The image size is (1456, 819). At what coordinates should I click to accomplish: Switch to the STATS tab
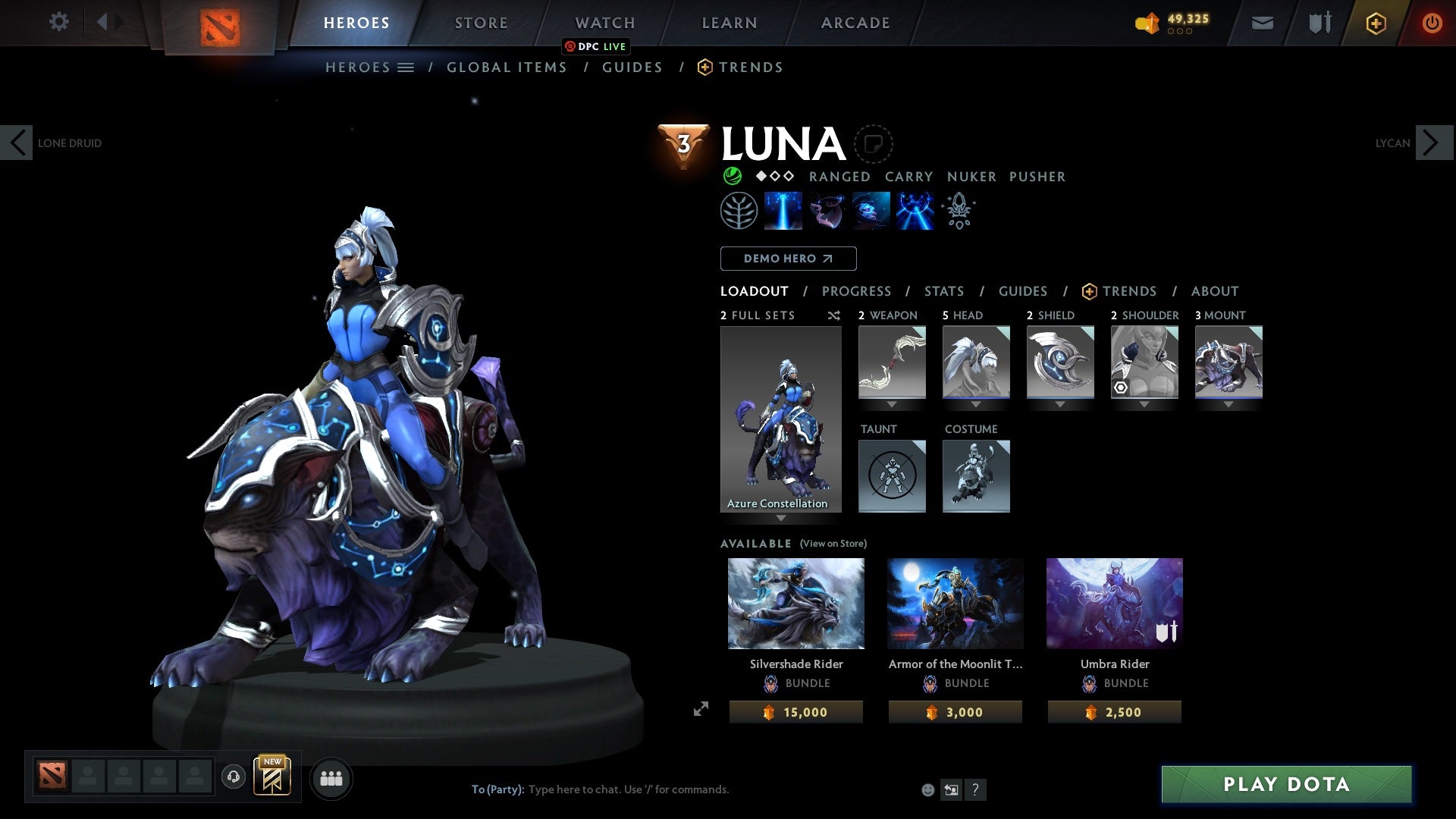click(x=943, y=291)
